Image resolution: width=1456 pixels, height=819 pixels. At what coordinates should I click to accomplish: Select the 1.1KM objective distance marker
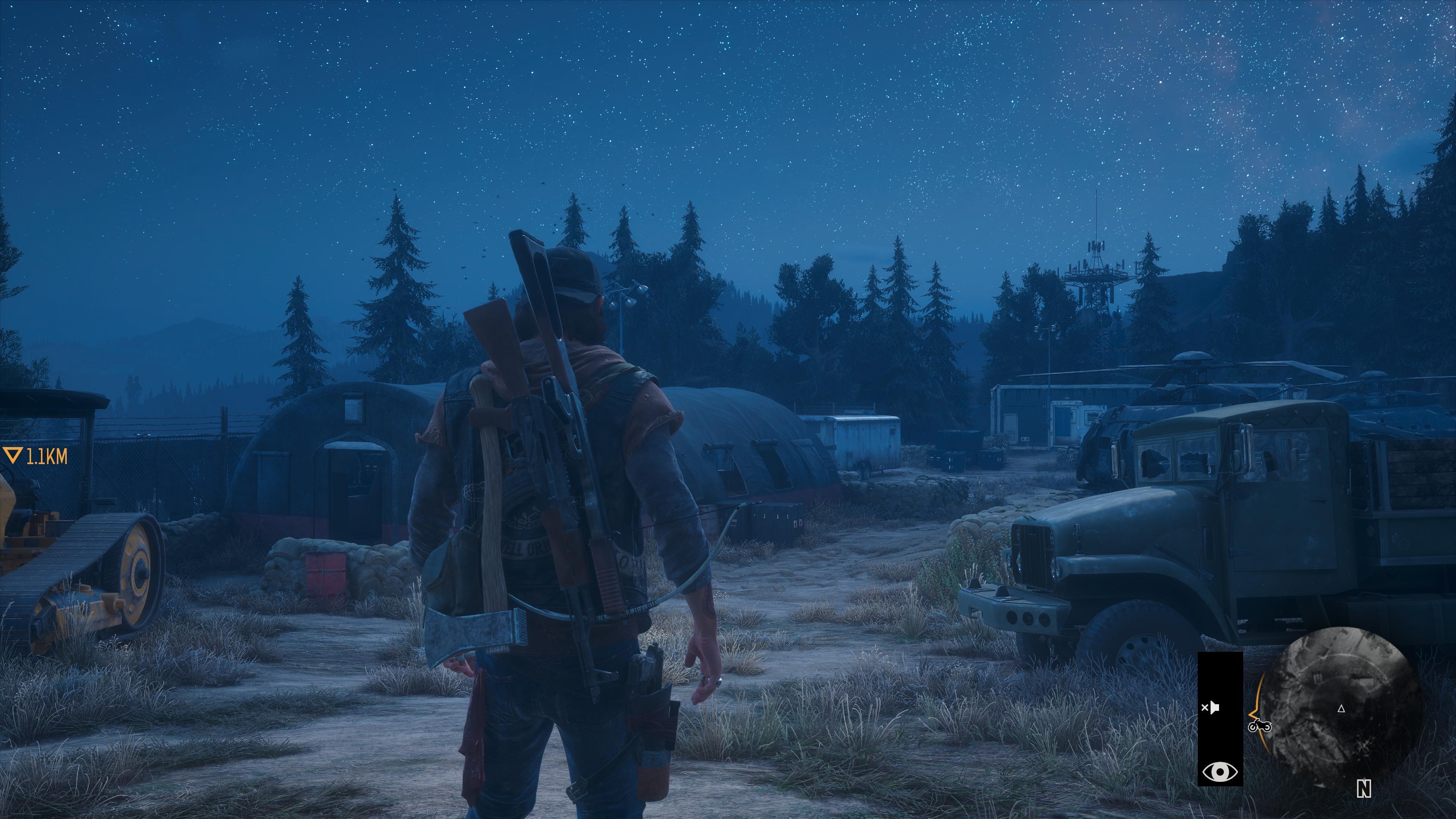click(36, 456)
